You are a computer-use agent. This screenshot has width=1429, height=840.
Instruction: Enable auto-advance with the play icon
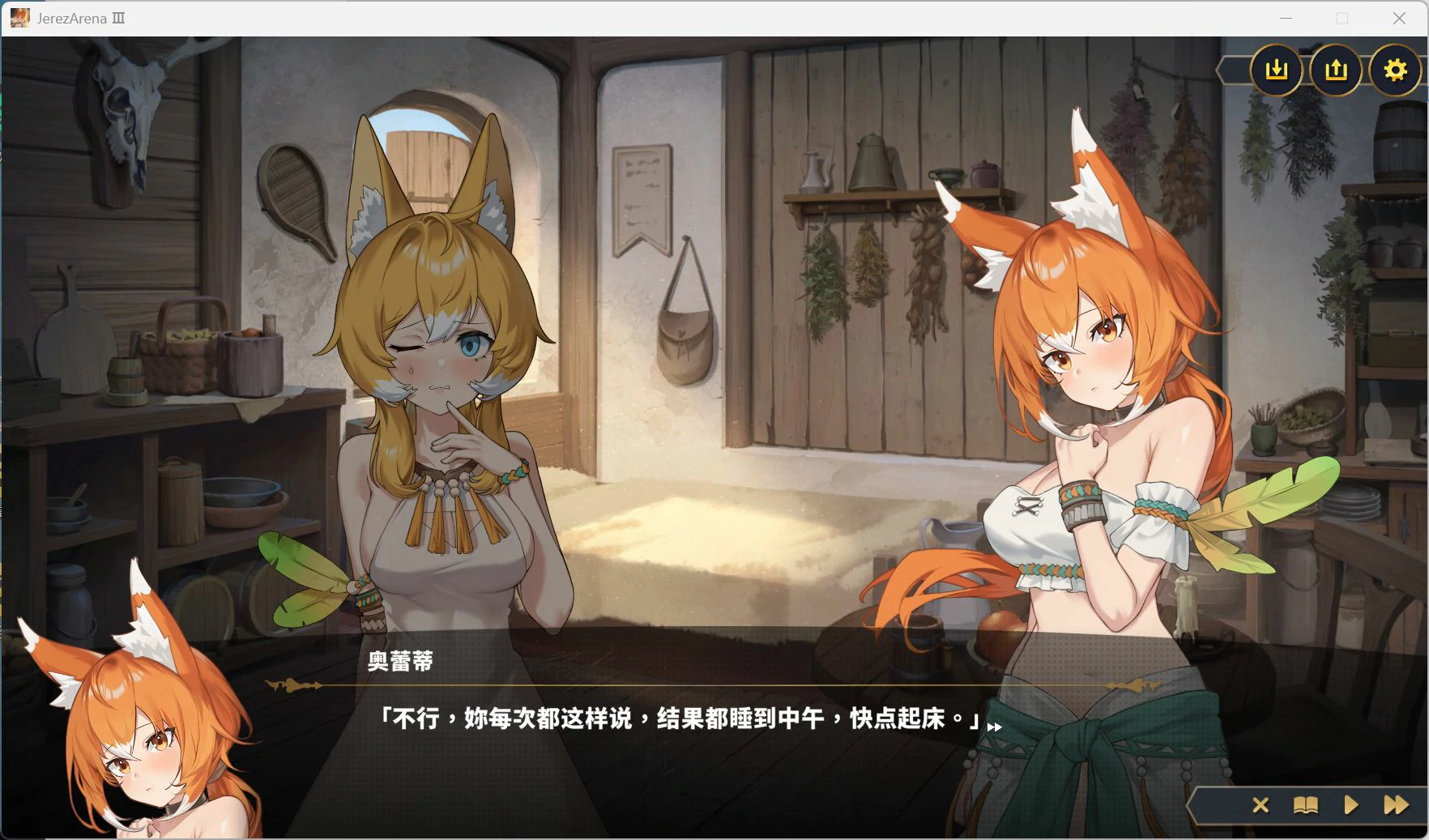coord(1350,805)
